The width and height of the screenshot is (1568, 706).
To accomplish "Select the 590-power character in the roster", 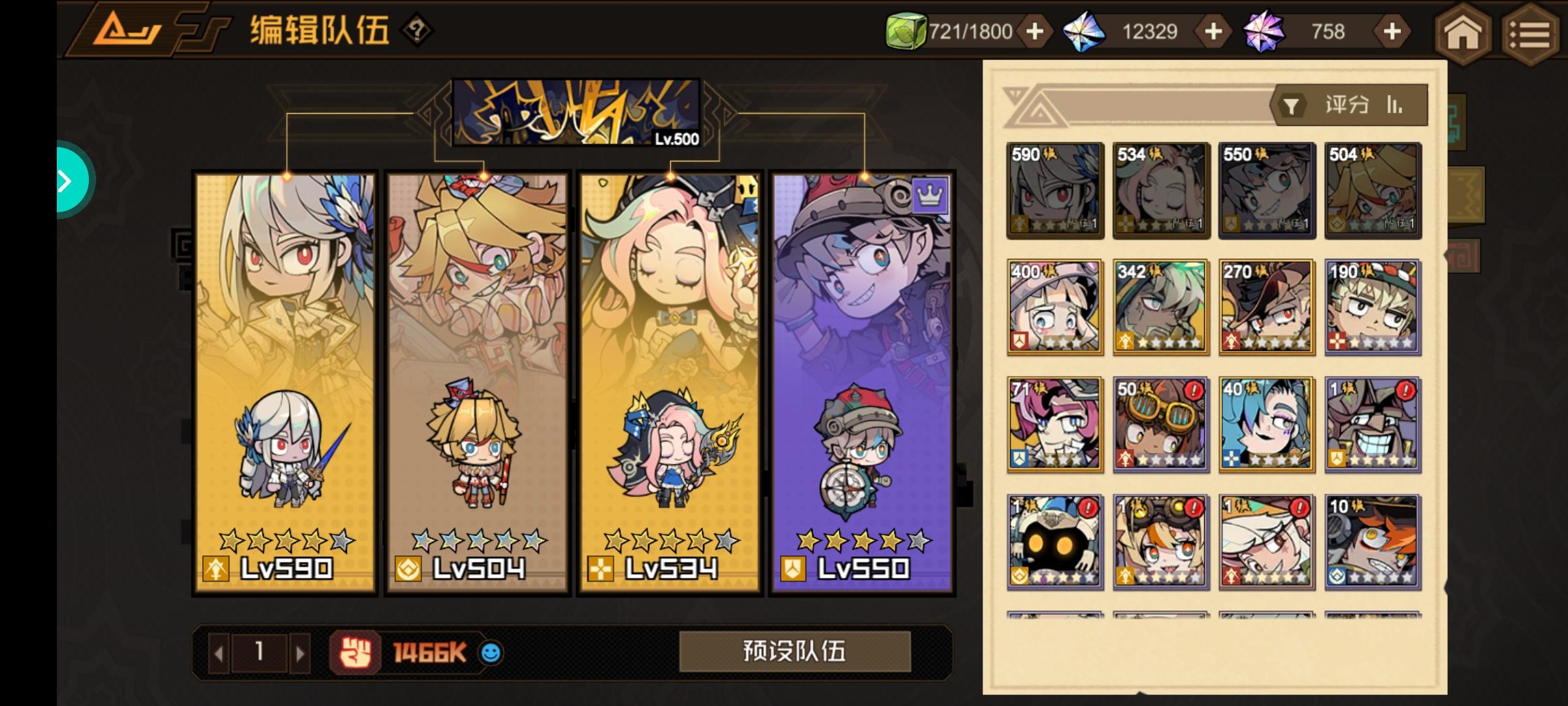I will pyautogui.click(x=1054, y=190).
